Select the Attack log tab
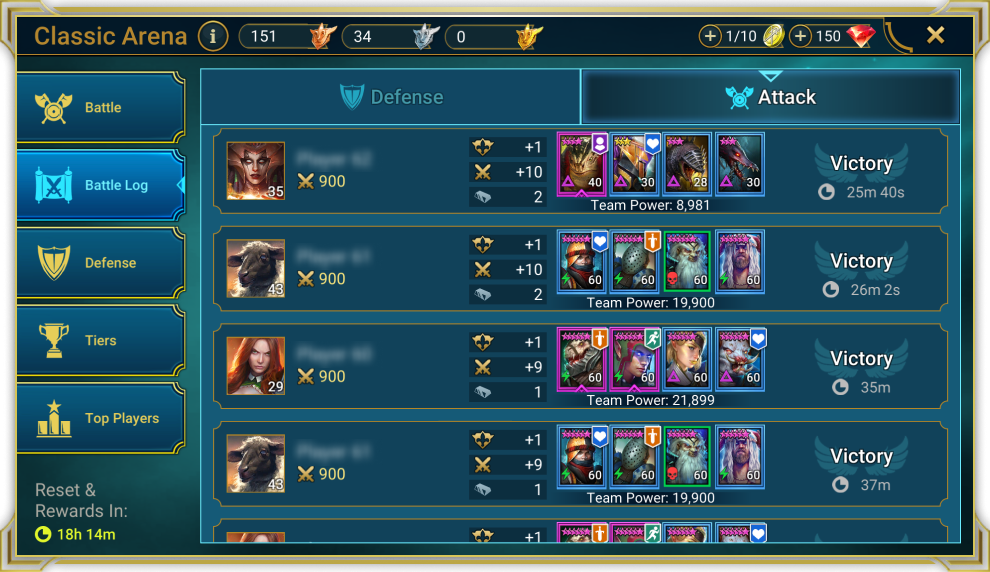990x572 pixels. 770,97
